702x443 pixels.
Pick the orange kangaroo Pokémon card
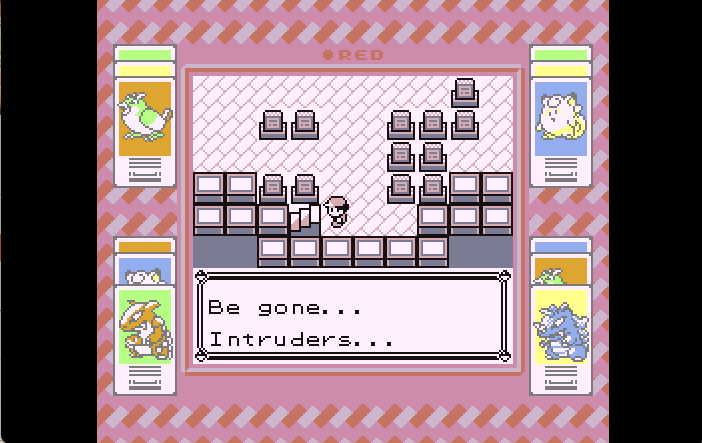pyautogui.click(x=145, y=327)
